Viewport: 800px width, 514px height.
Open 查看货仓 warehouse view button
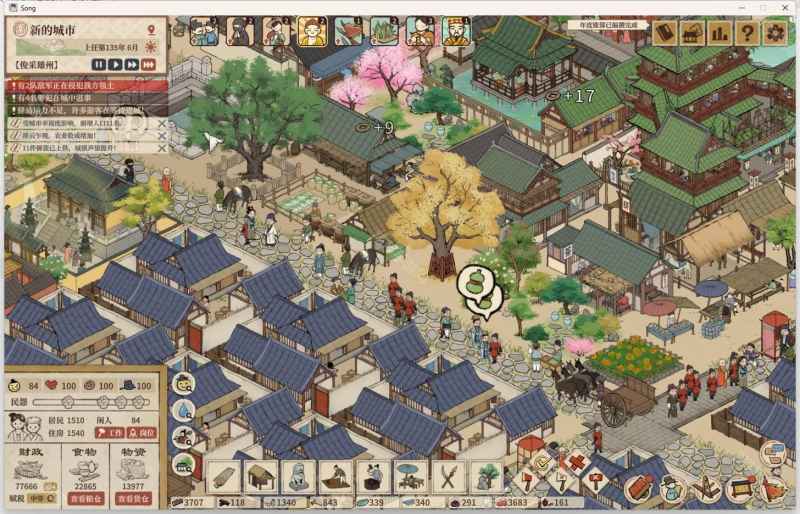pos(135,498)
